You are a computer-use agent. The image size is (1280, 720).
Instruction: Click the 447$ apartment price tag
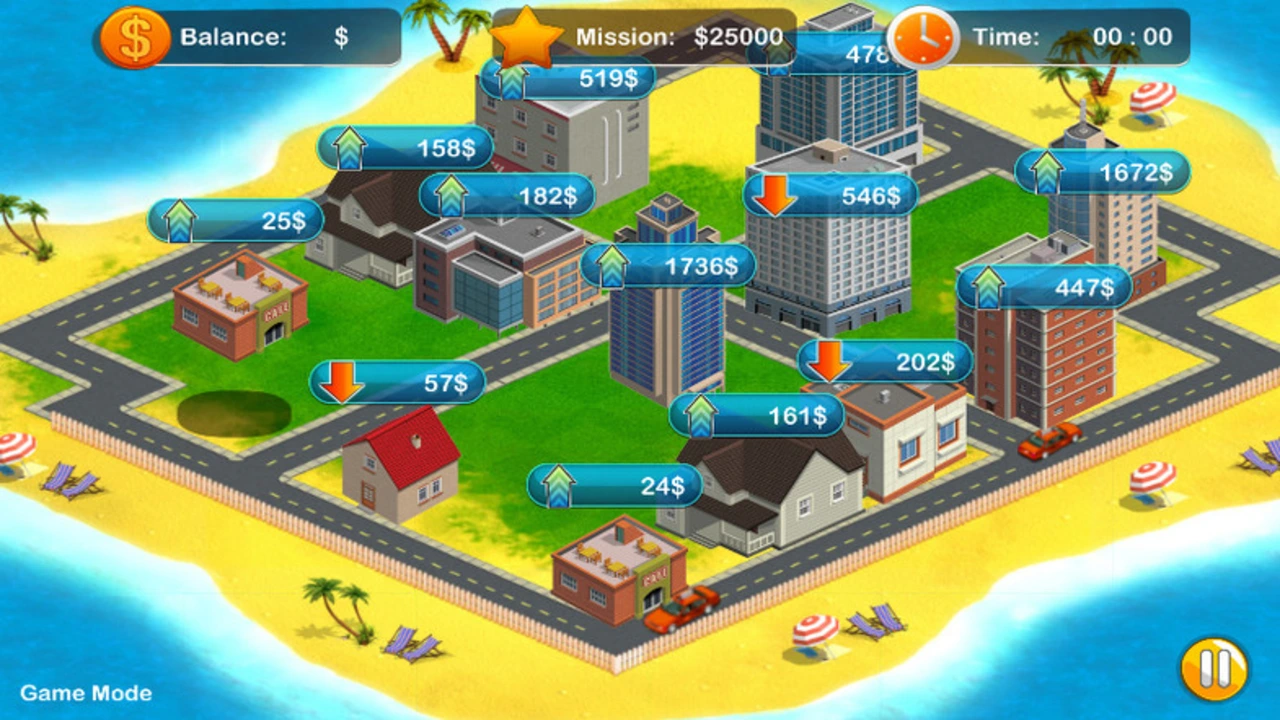(x=1044, y=288)
